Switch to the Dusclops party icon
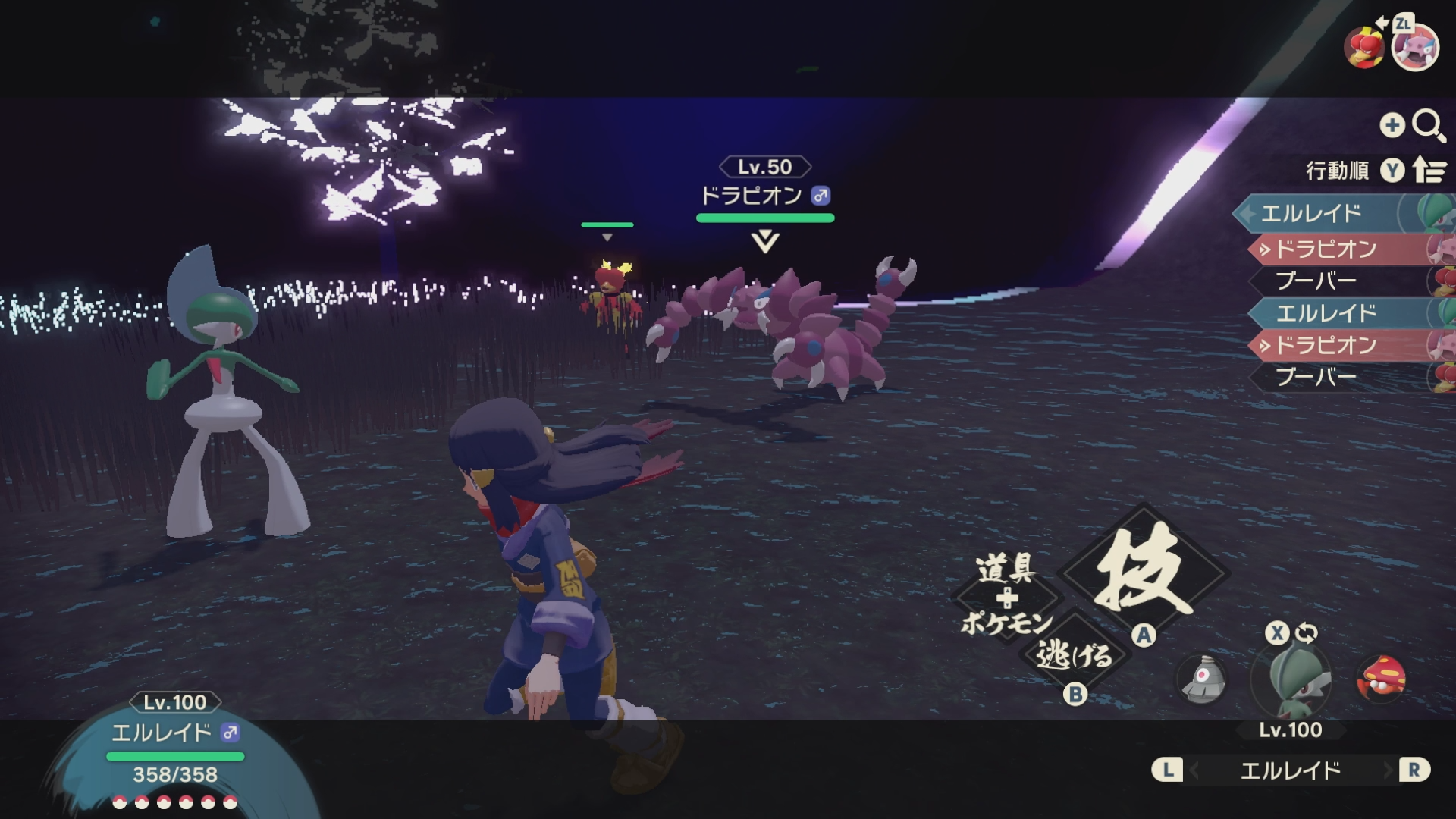 (1203, 677)
